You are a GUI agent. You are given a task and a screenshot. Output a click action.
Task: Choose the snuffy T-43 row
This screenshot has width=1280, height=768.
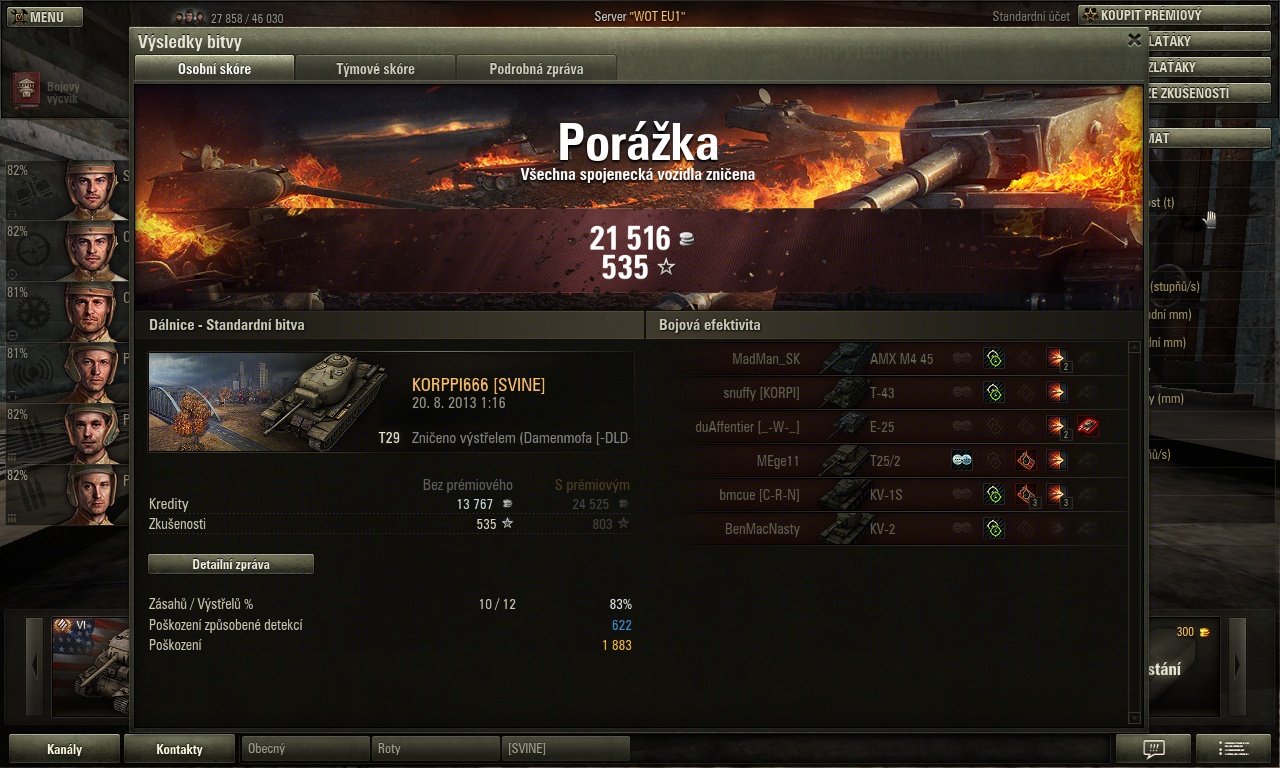(x=890, y=393)
